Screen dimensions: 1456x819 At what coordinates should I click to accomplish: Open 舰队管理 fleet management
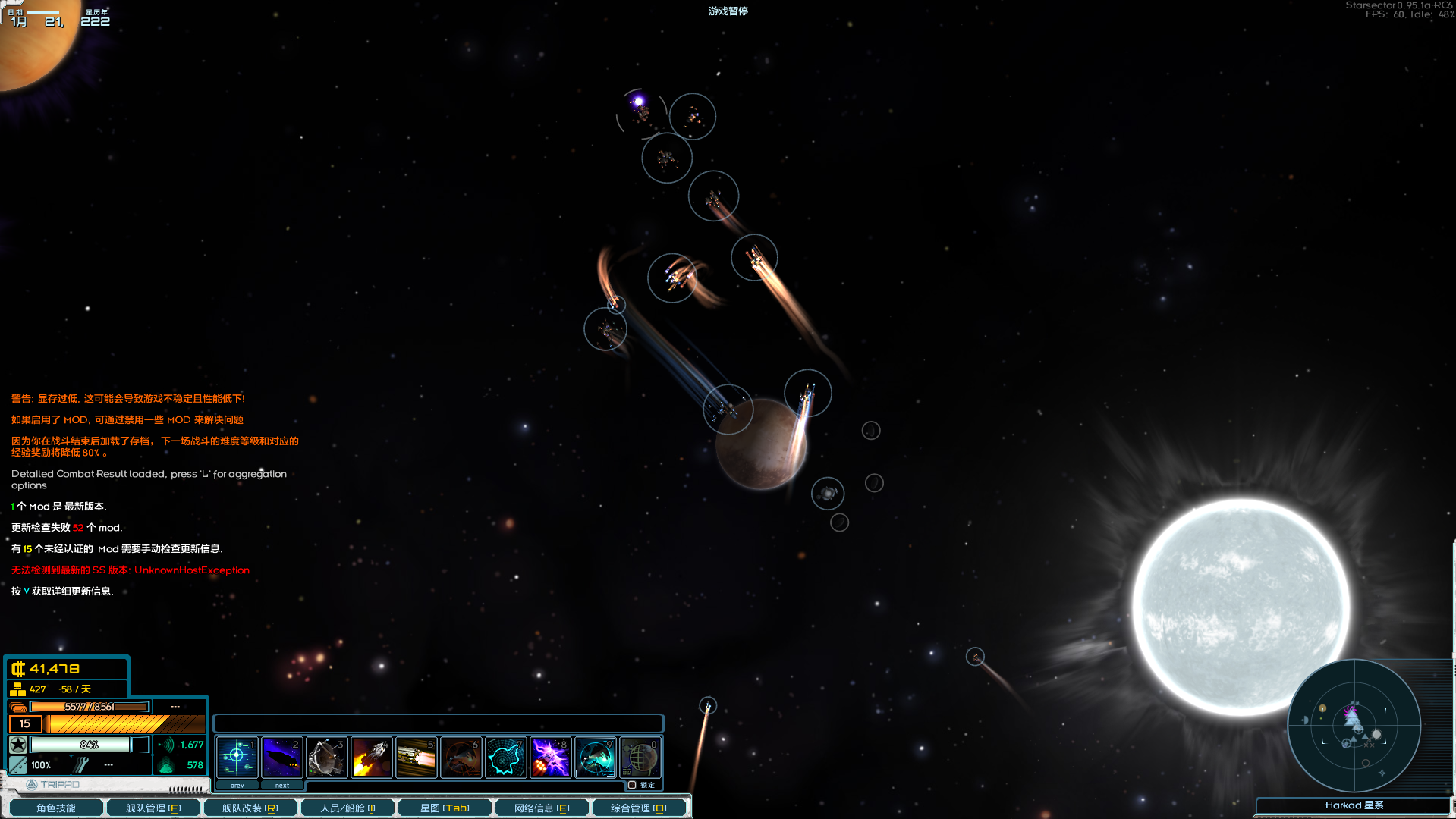coord(153,808)
